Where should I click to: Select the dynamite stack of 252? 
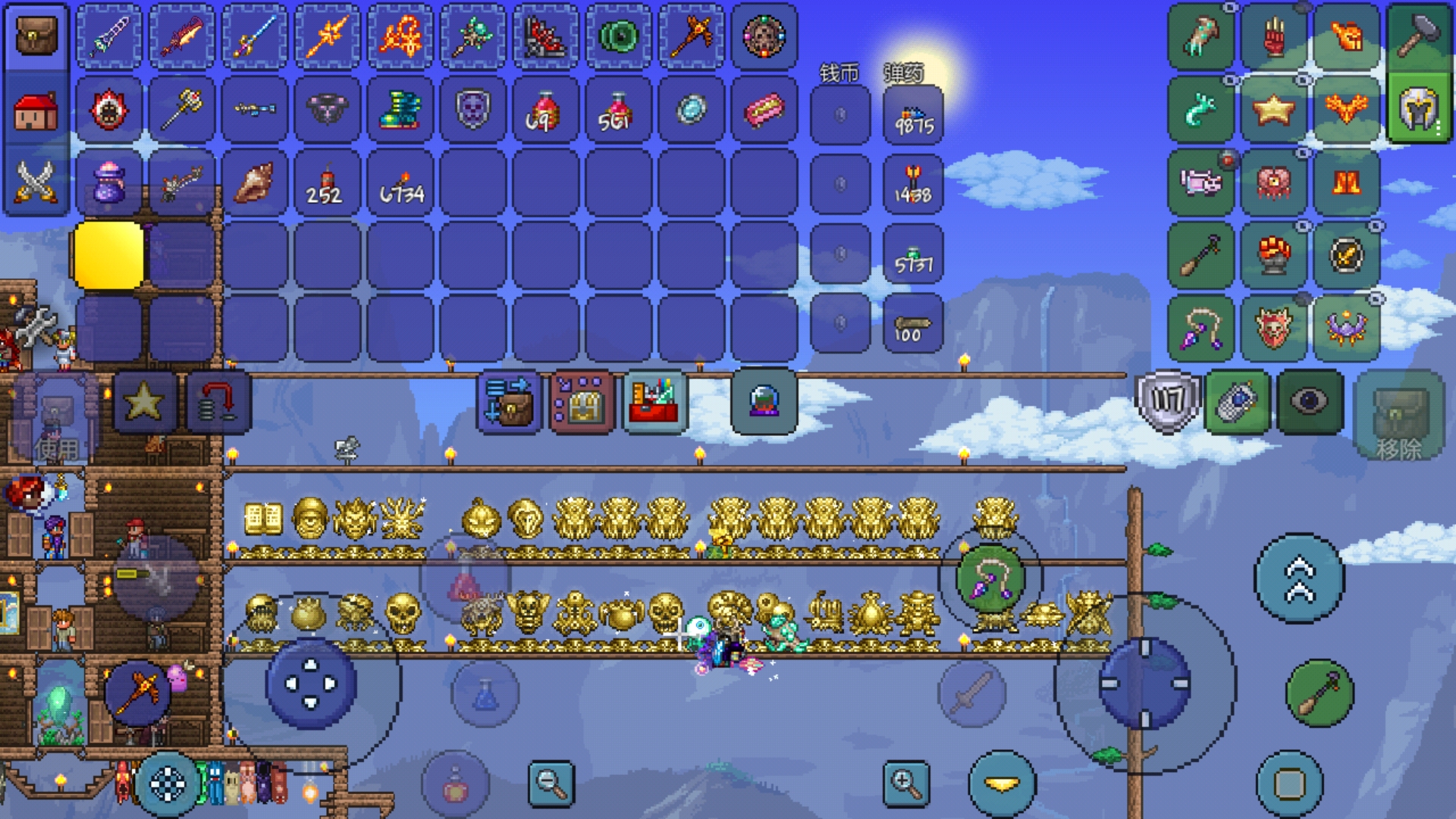(327, 183)
